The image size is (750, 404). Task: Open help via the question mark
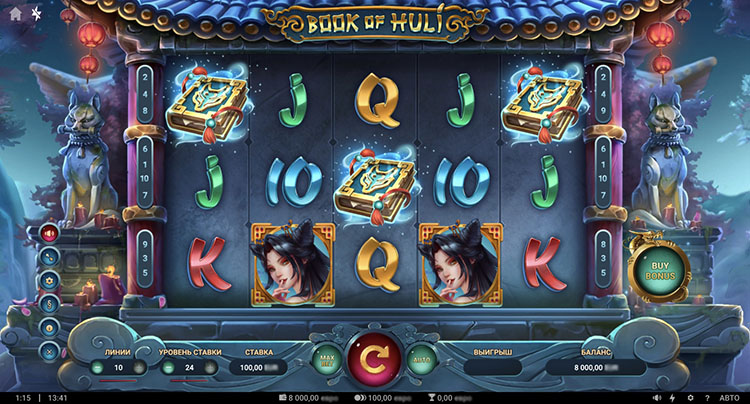pyautogui.click(x=706, y=397)
